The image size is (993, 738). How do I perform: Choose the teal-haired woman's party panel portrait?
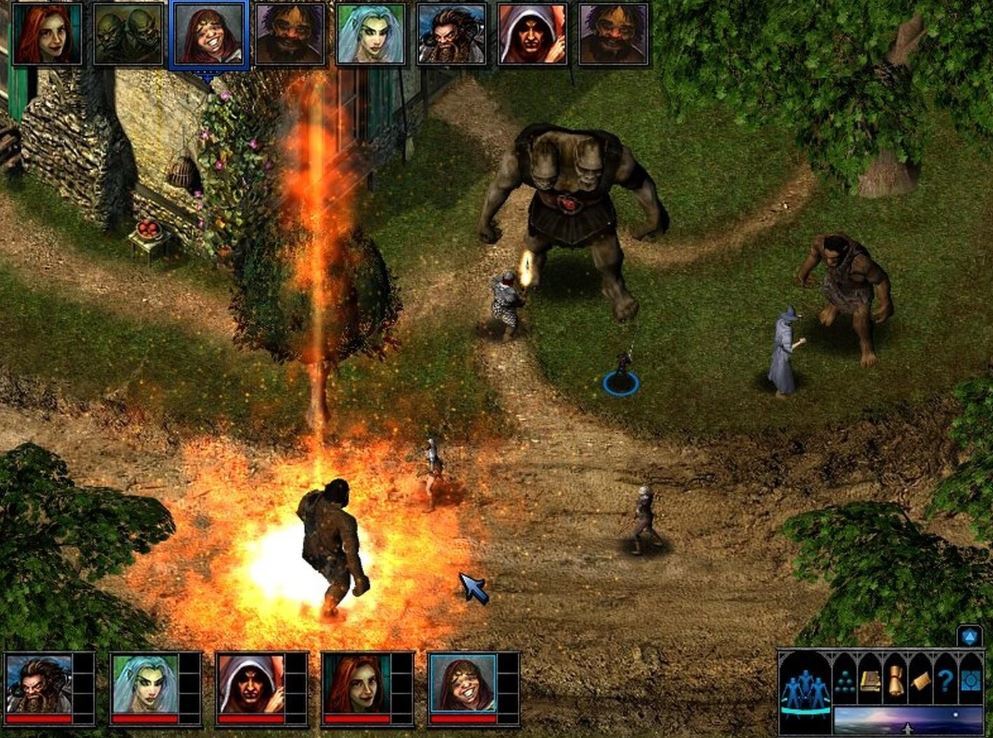pyautogui.click(x=145, y=683)
